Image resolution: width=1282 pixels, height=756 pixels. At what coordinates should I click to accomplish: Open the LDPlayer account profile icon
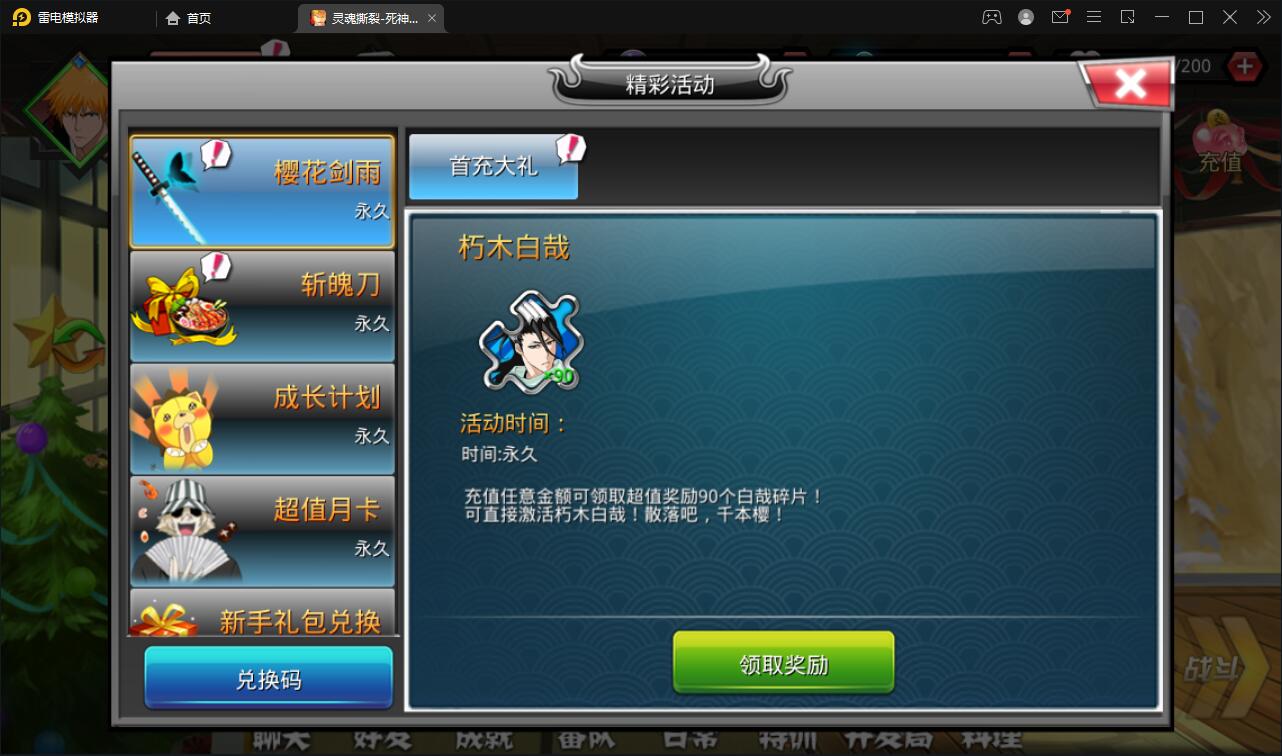(1026, 17)
